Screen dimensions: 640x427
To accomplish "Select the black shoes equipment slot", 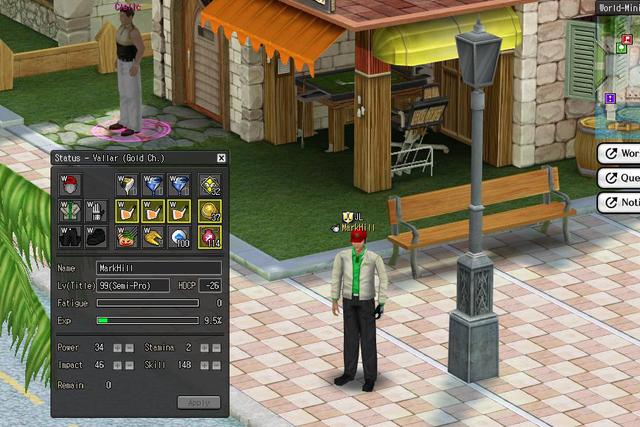I will pos(95,237).
